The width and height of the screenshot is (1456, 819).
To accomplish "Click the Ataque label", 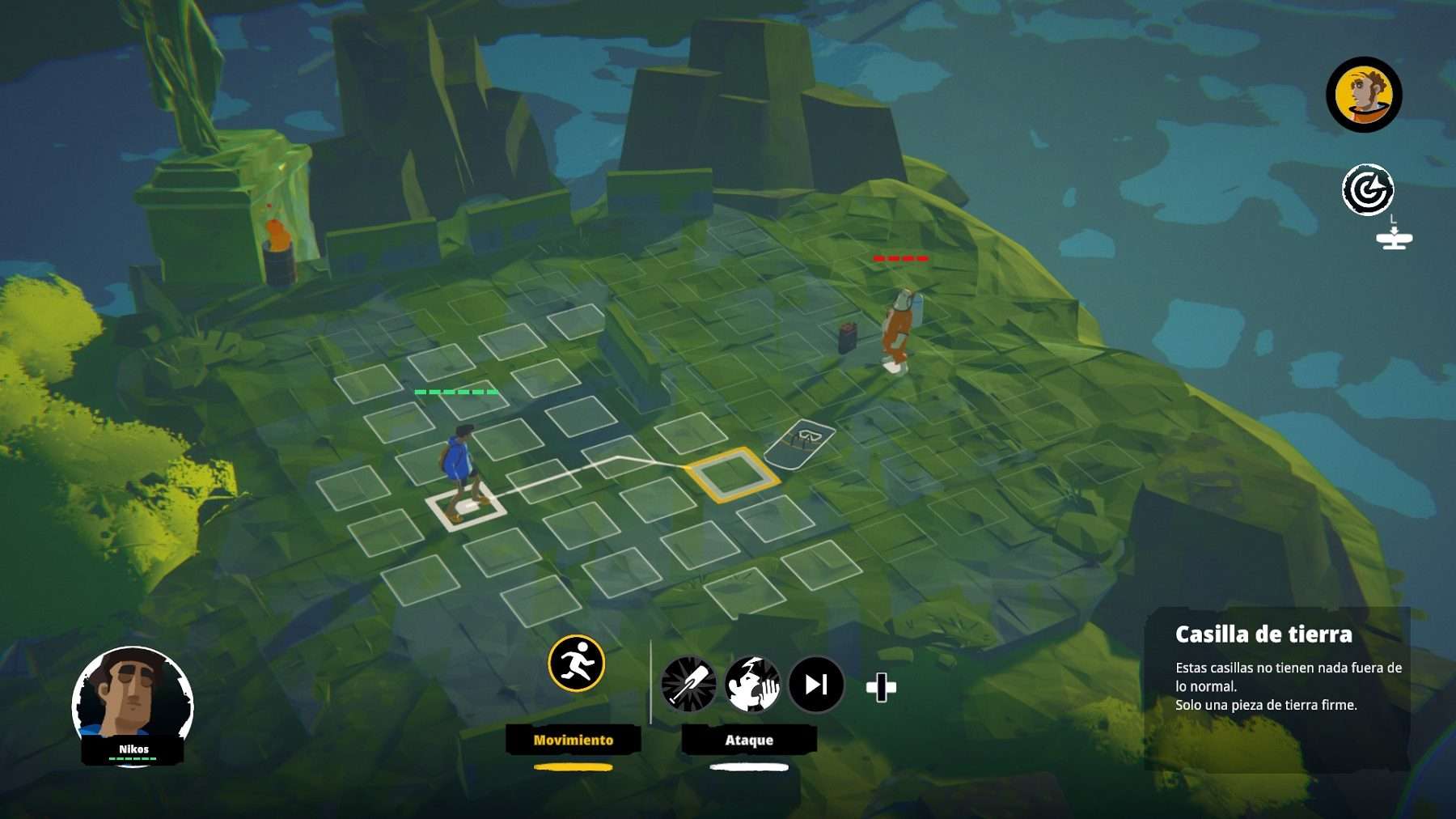I will point(749,740).
